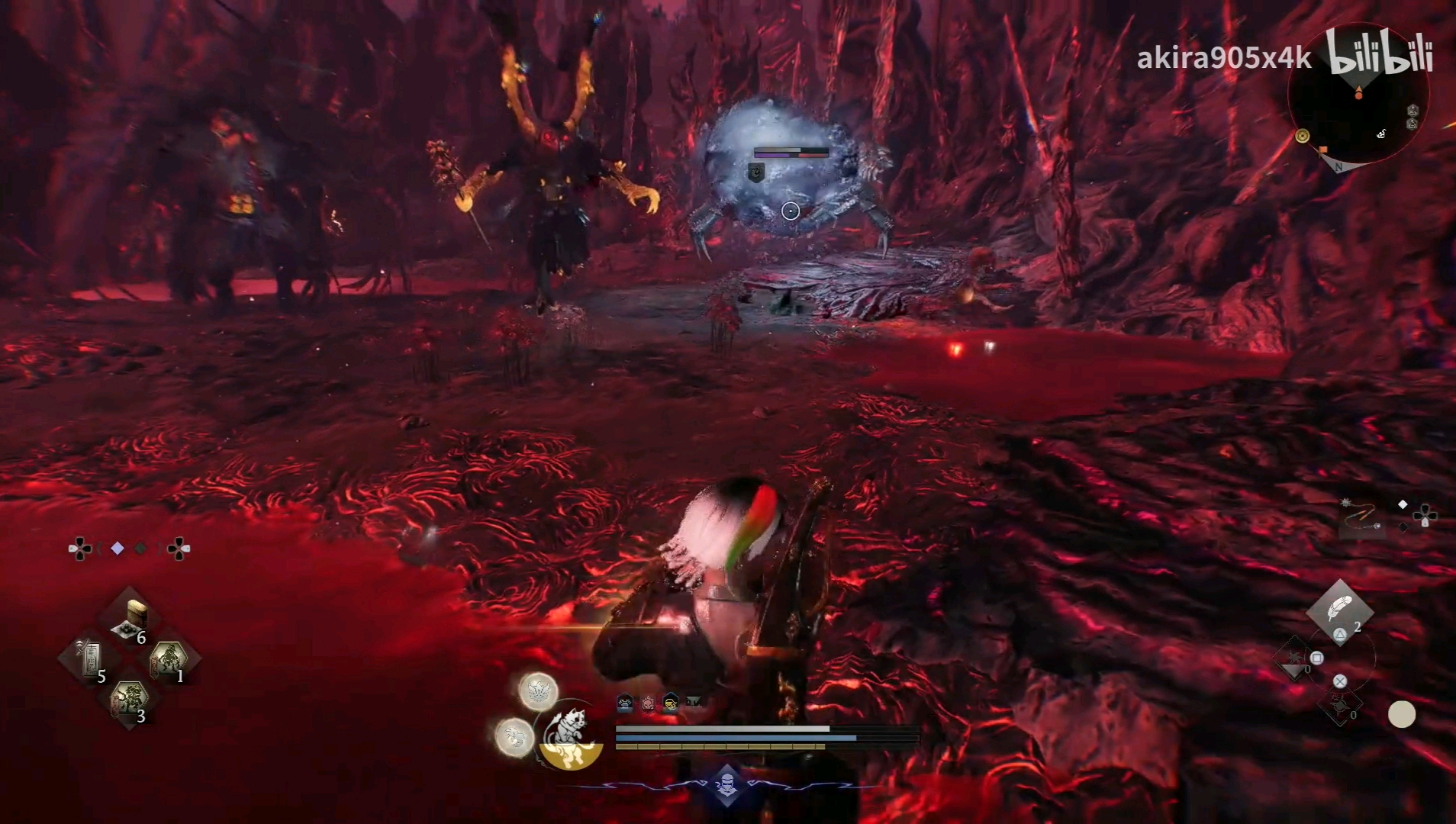
Task: Activate the upper yokai skill orb
Action: [x=538, y=690]
